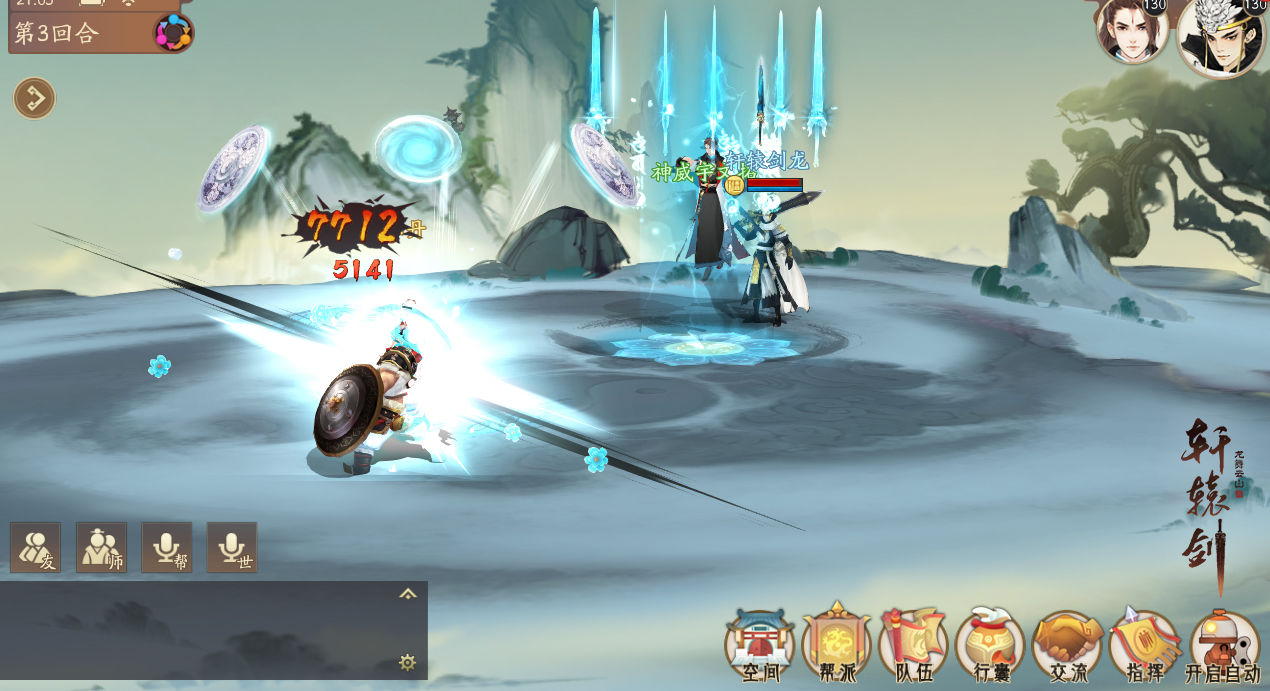1270x691 pixels.
Task: Expand the chat box with the up arrow
Action: [408, 594]
